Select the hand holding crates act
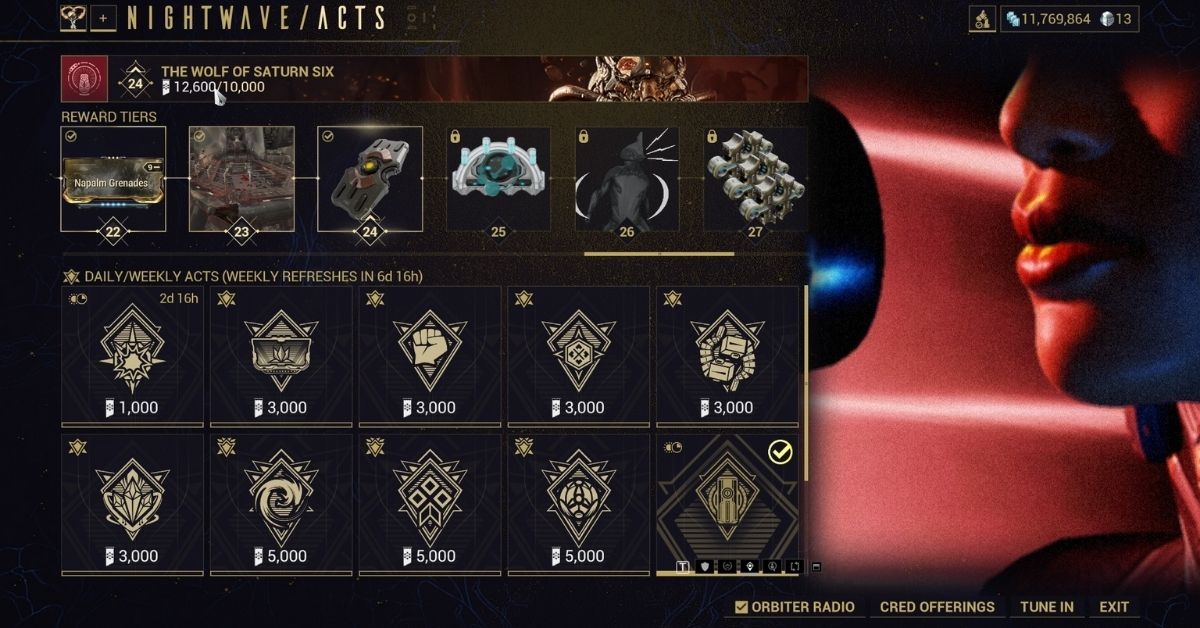 pos(727,355)
